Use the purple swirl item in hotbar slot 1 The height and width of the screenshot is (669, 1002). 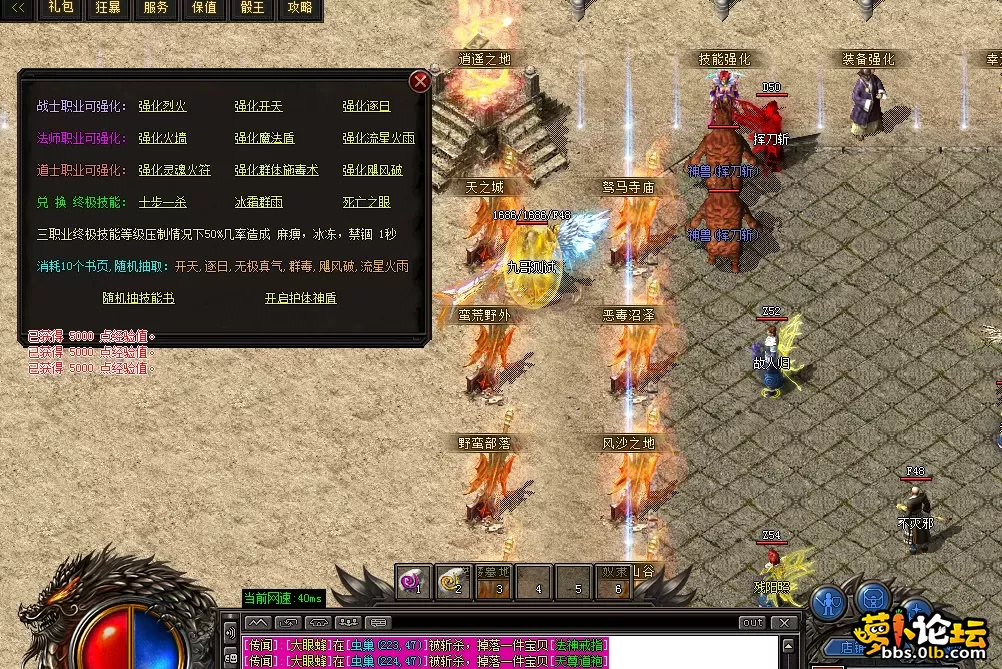(x=413, y=580)
